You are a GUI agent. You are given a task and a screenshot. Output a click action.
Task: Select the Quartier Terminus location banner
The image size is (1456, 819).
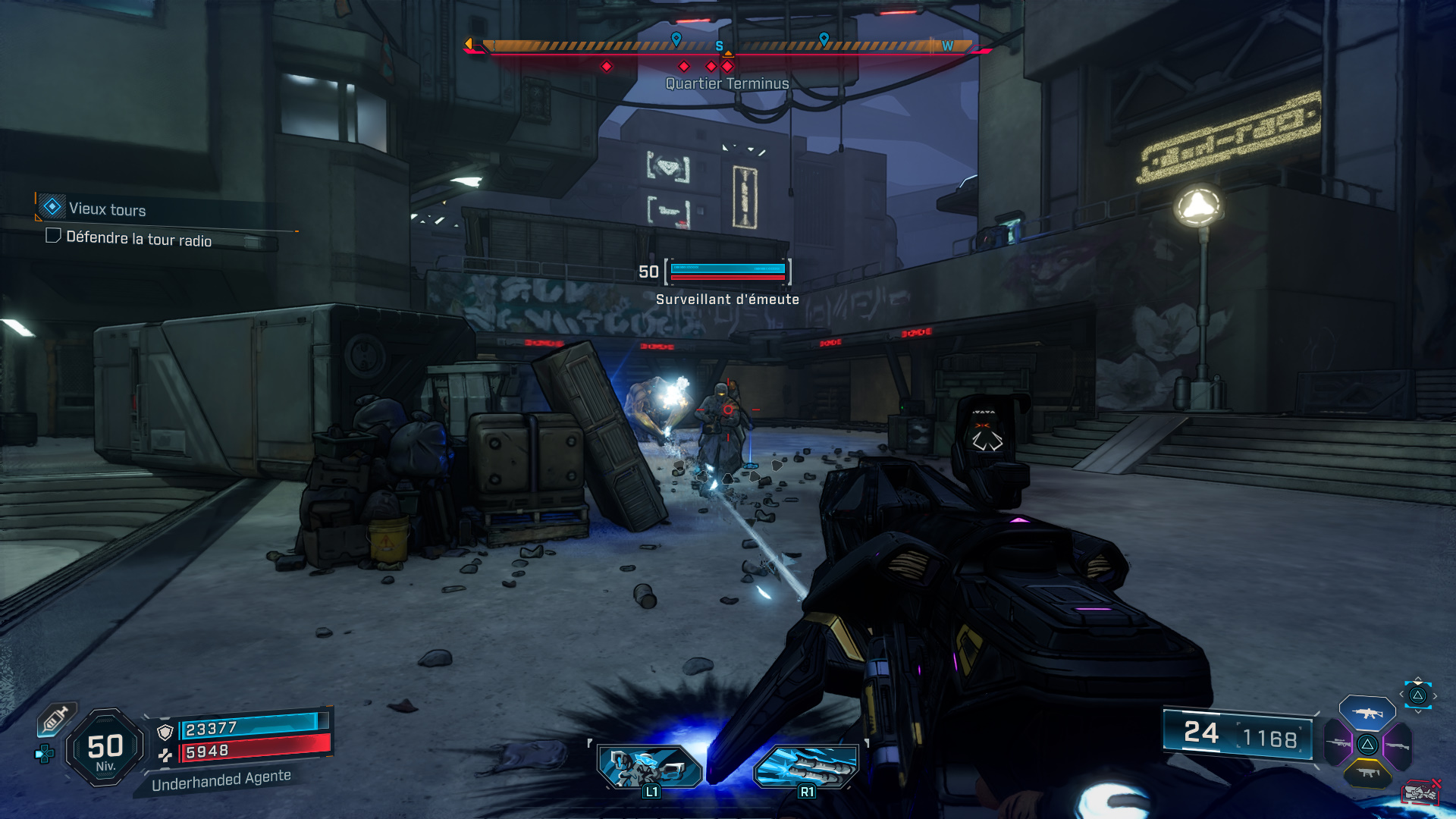pos(726,83)
